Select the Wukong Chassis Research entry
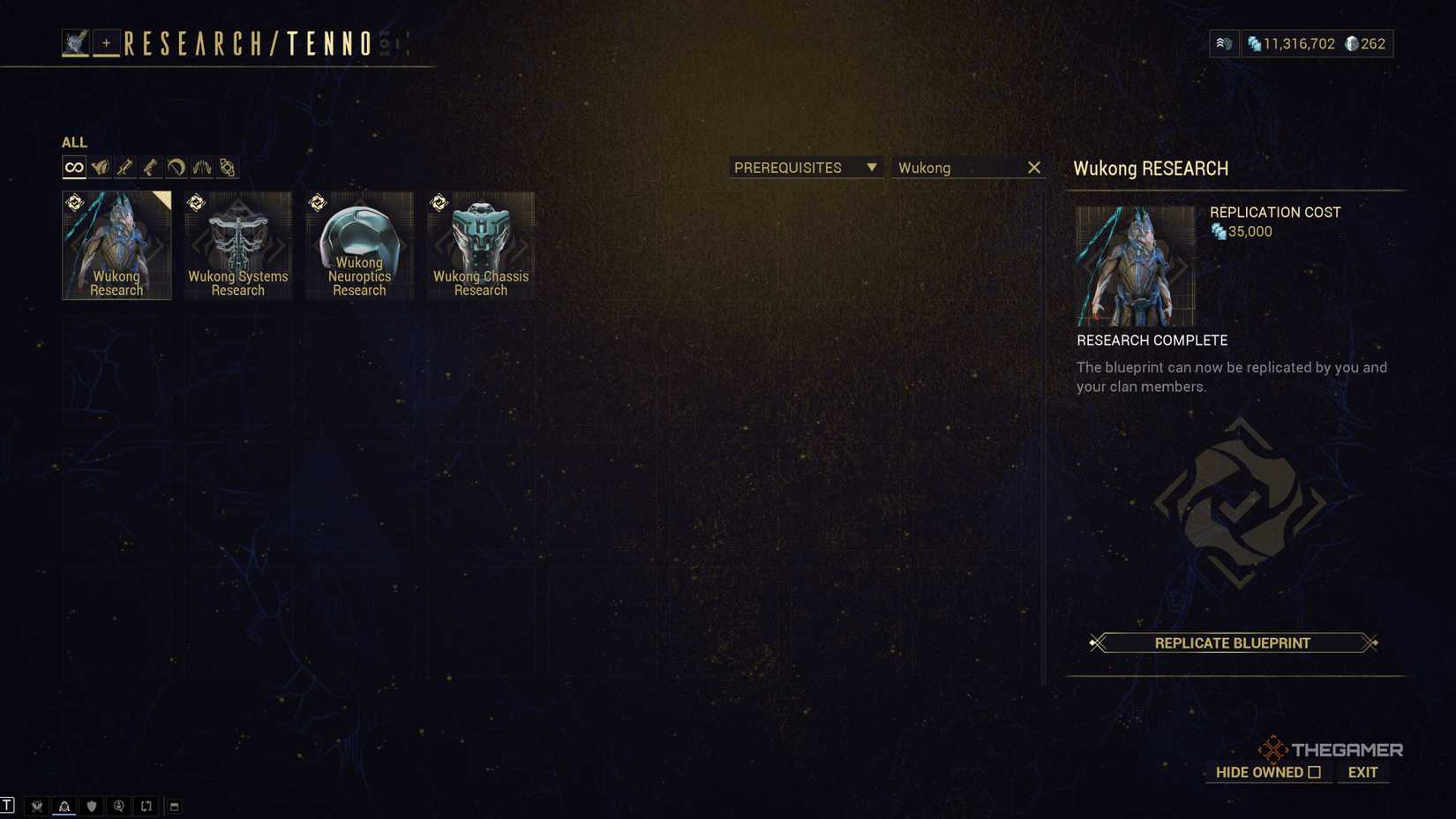This screenshot has height=819, width=1456. click(480, 244)
